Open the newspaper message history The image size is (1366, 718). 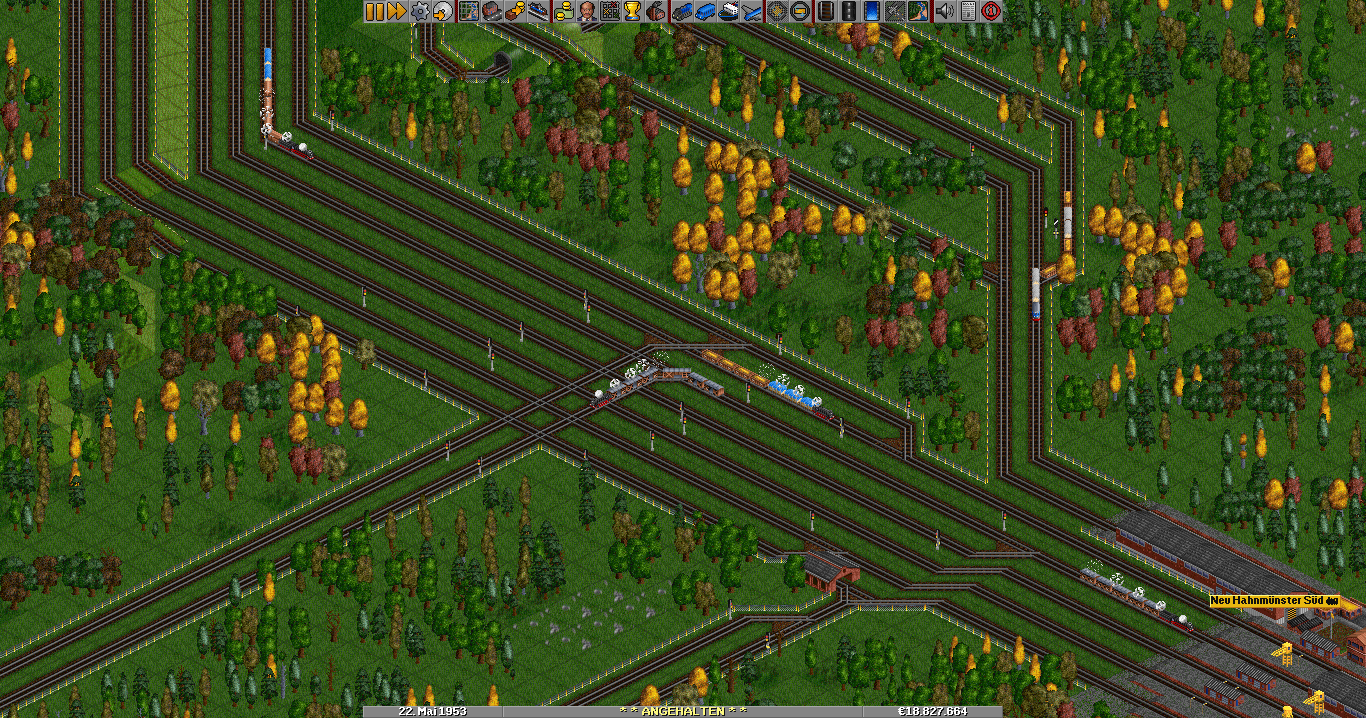click(x=968, y=11)
